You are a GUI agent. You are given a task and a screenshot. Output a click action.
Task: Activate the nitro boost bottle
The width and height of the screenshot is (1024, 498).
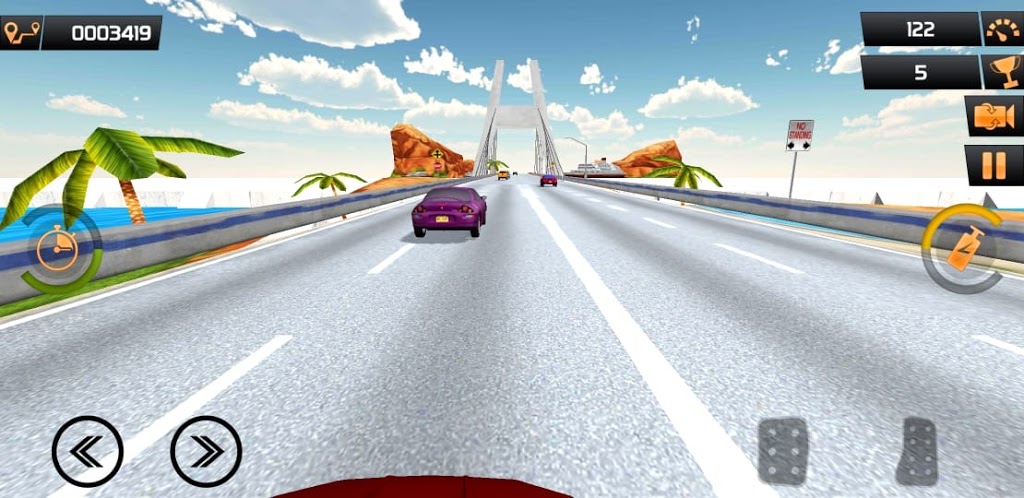pos(964,248)
